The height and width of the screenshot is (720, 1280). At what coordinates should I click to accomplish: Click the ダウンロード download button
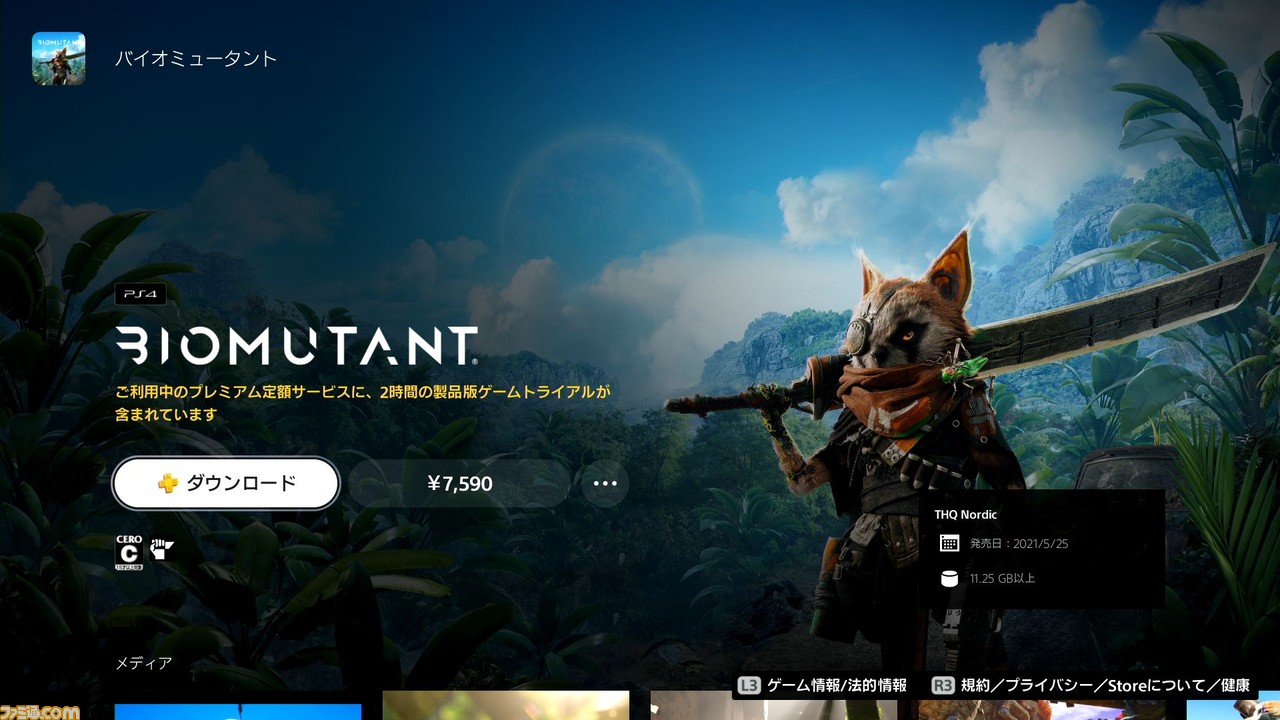tap(225, 483)
